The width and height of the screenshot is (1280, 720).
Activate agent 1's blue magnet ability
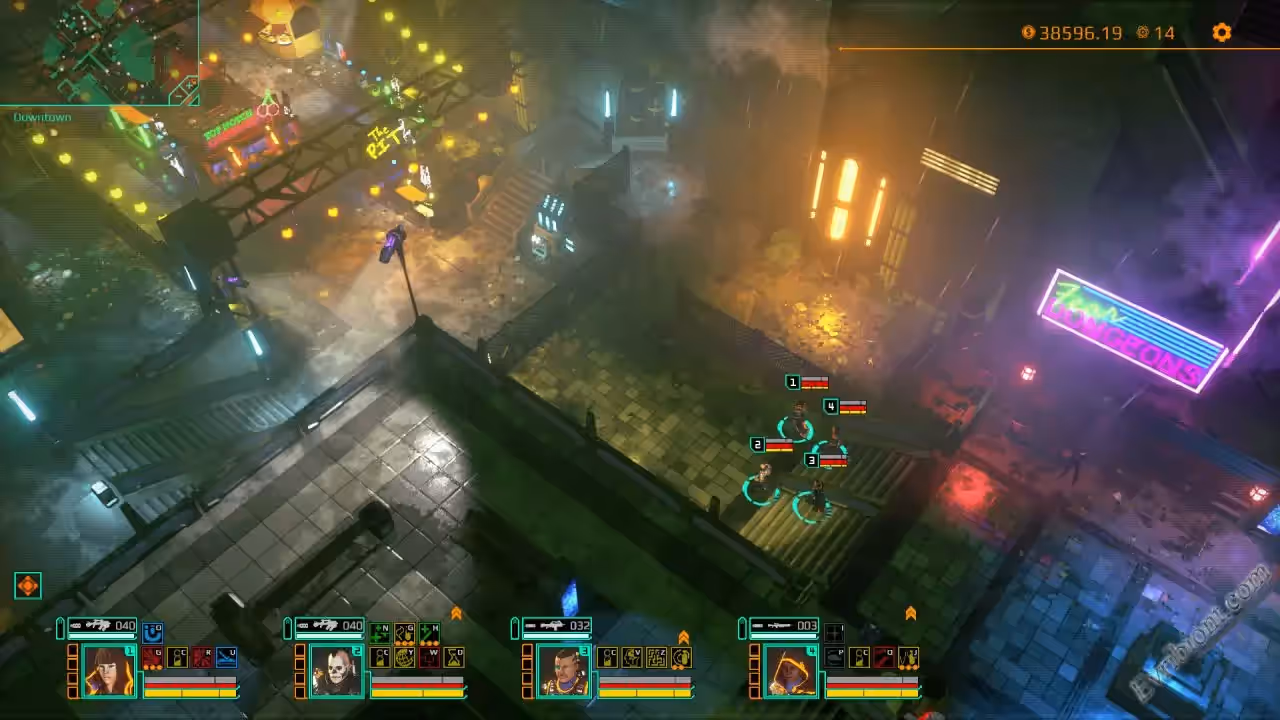(x=152, y=633)
